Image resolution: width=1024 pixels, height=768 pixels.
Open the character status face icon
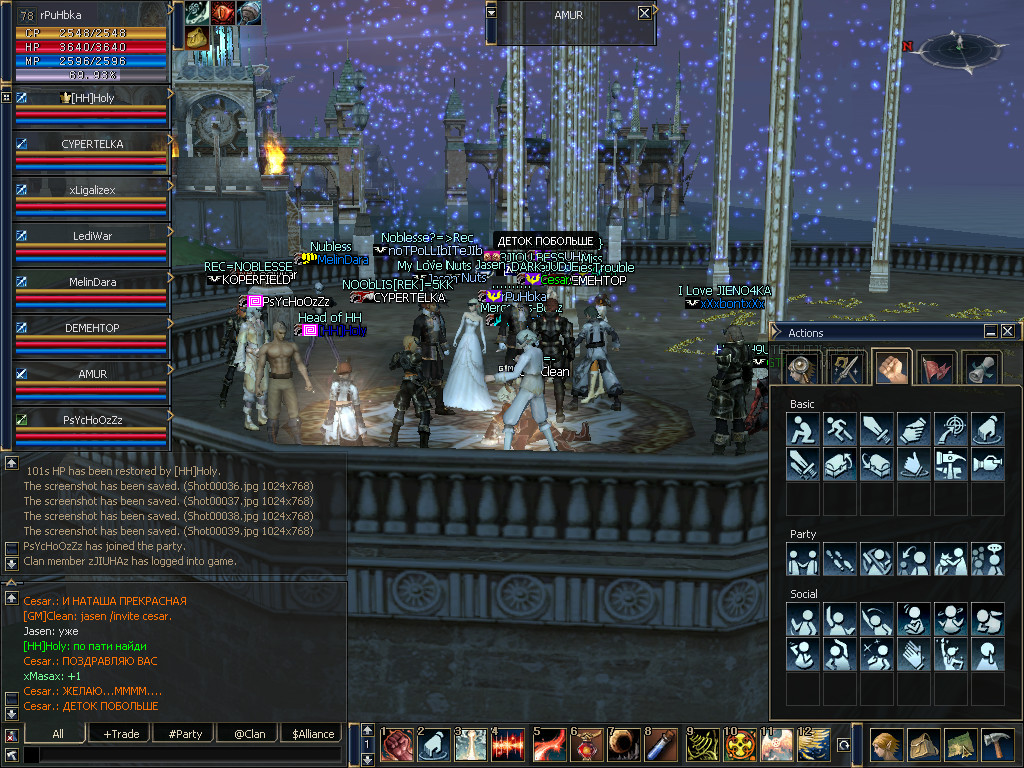point(885,745)
